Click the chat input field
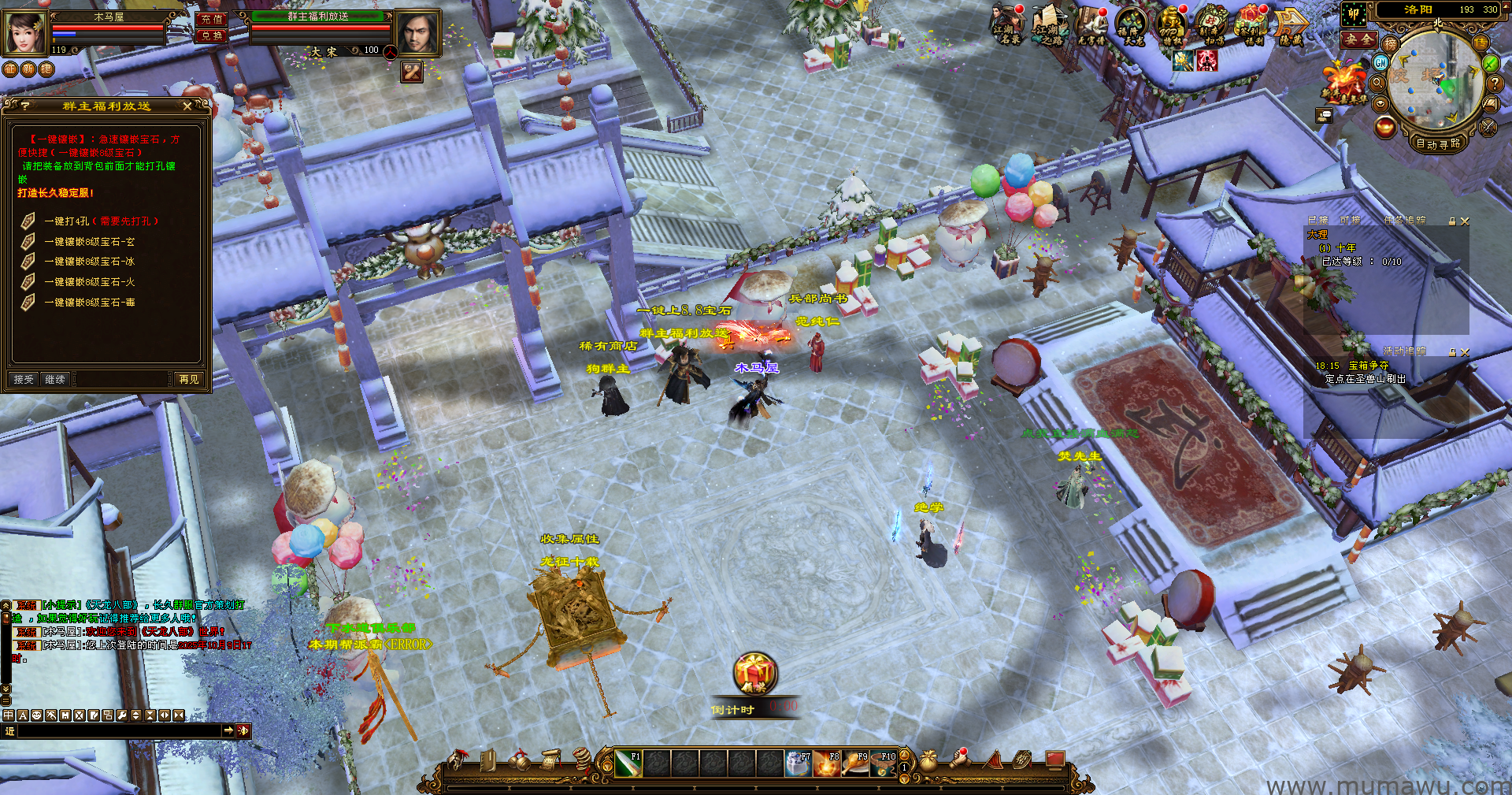Viewport: 1512px width, 795px height. point(118,731)
